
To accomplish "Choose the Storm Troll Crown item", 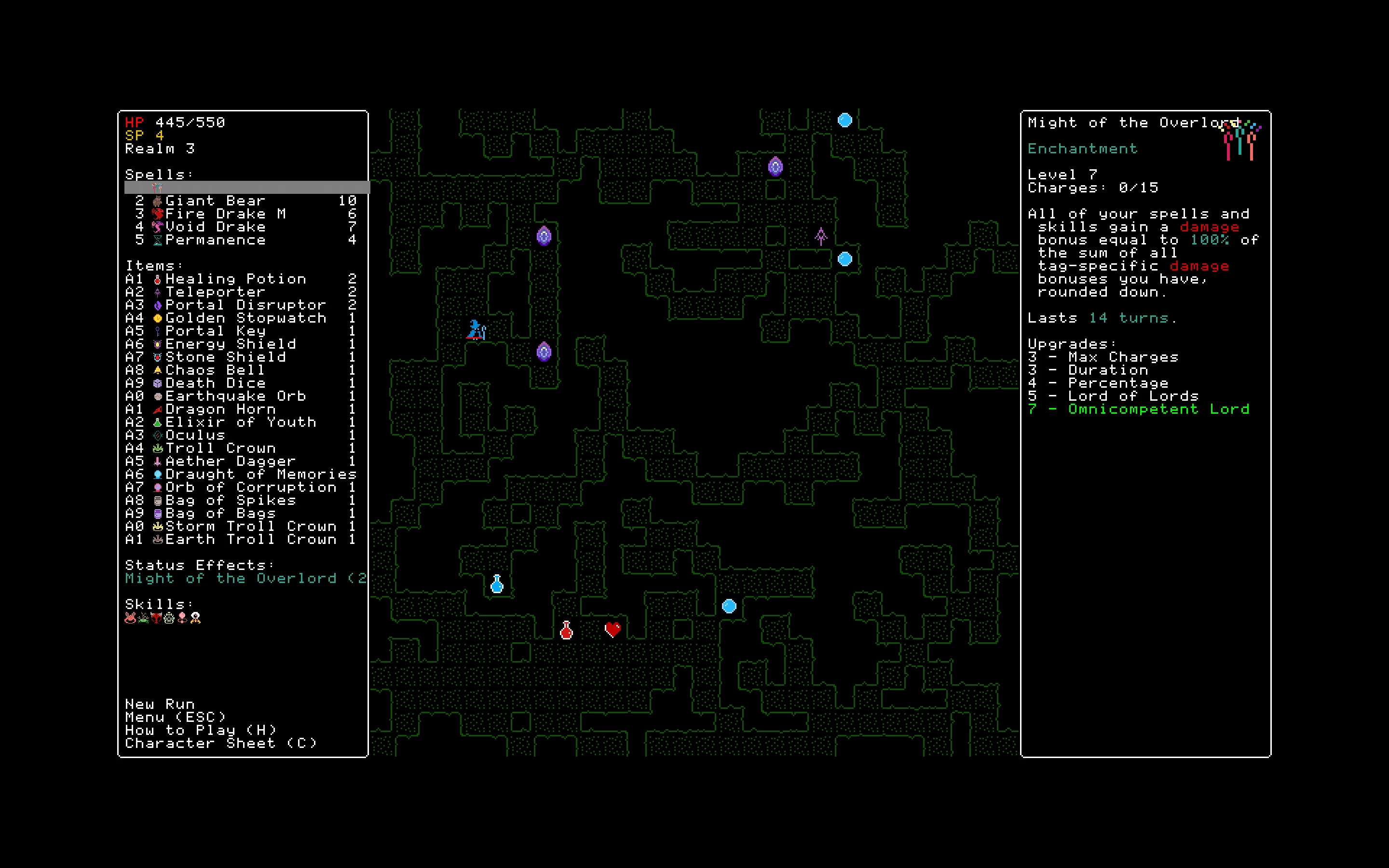I will [x=250, y=527].
